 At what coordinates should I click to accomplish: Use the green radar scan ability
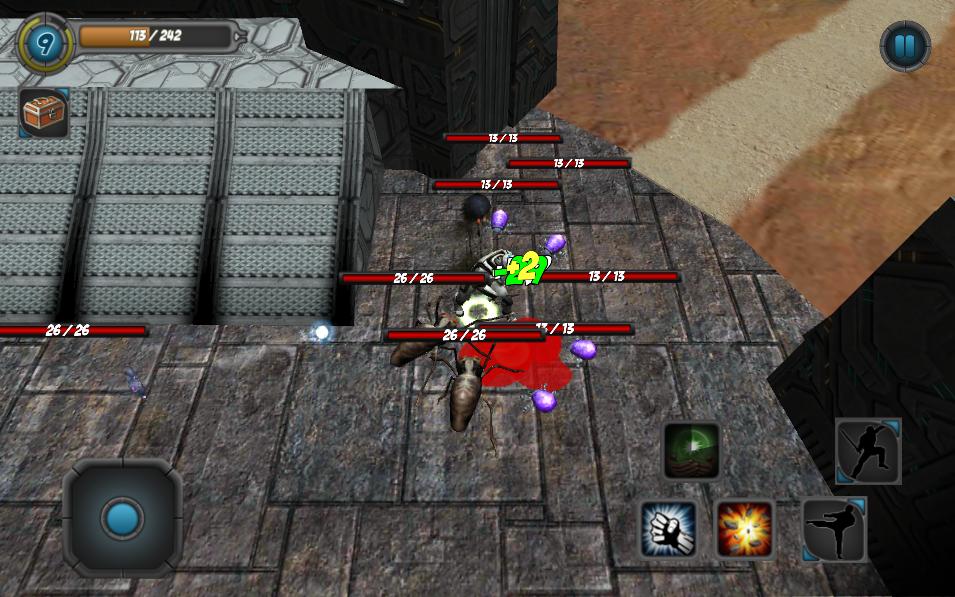pos(692,451)
